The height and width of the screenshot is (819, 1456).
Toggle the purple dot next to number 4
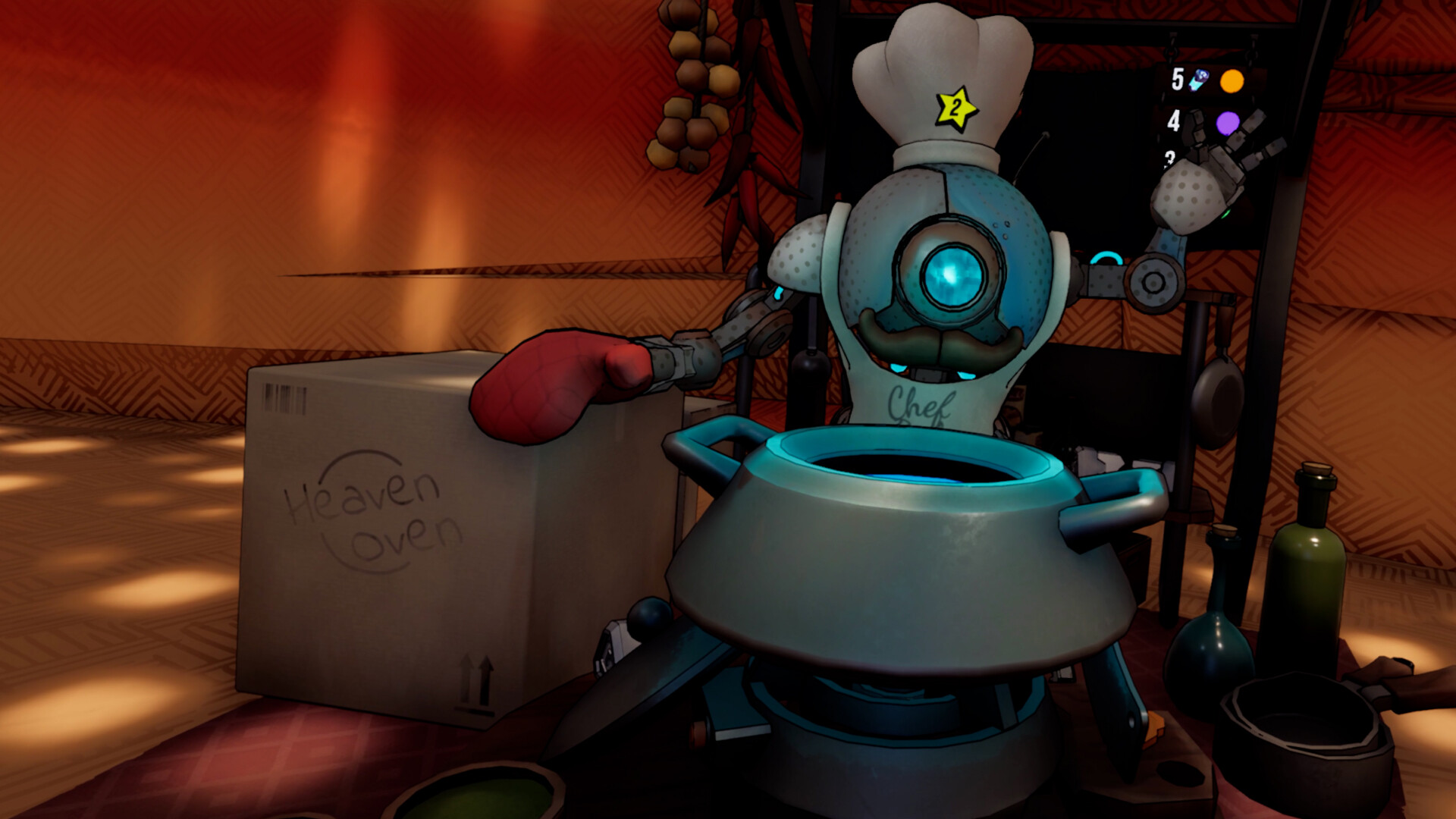click(x=1228, y=122)
